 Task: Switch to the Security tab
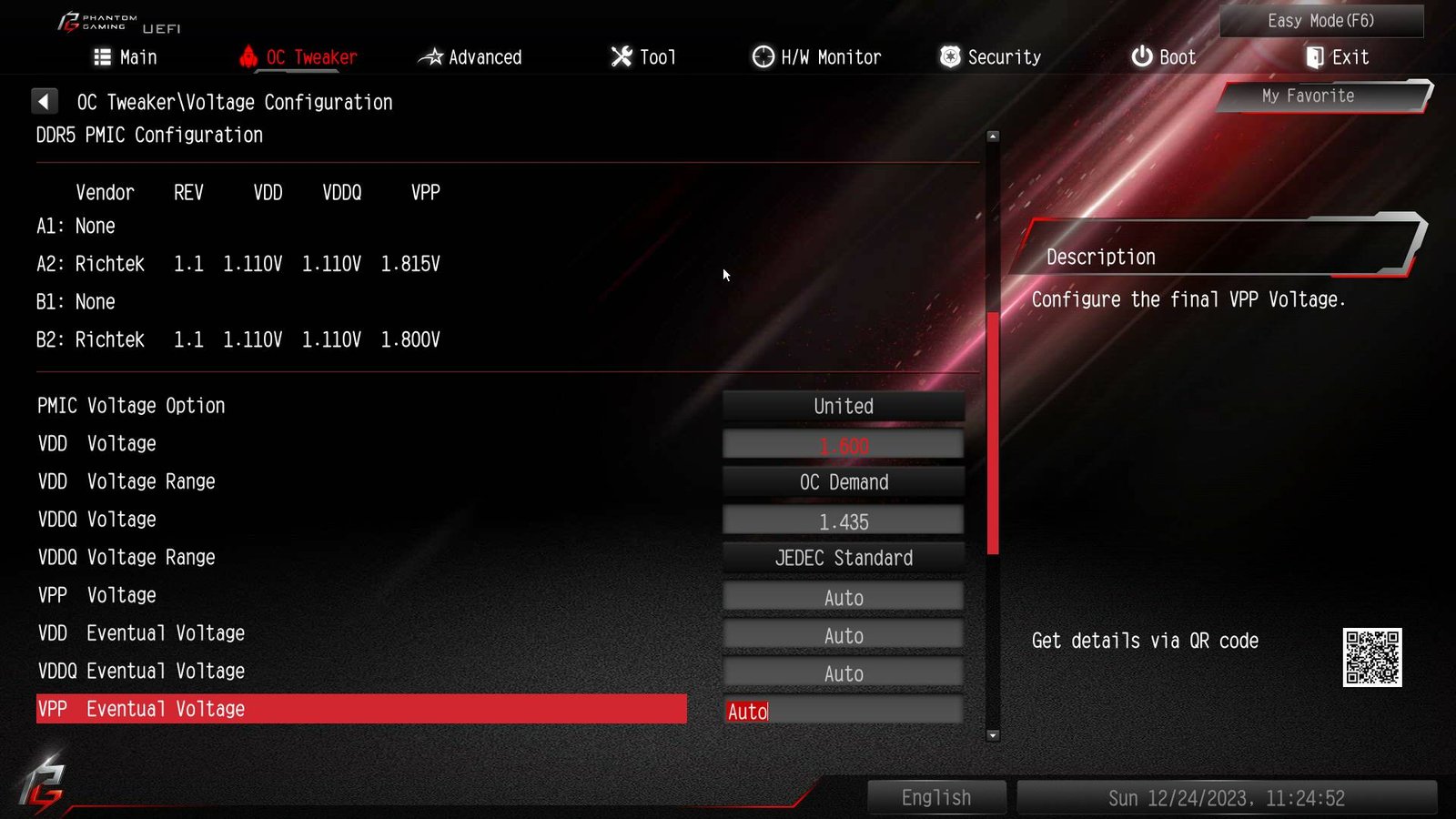[990, 57]
